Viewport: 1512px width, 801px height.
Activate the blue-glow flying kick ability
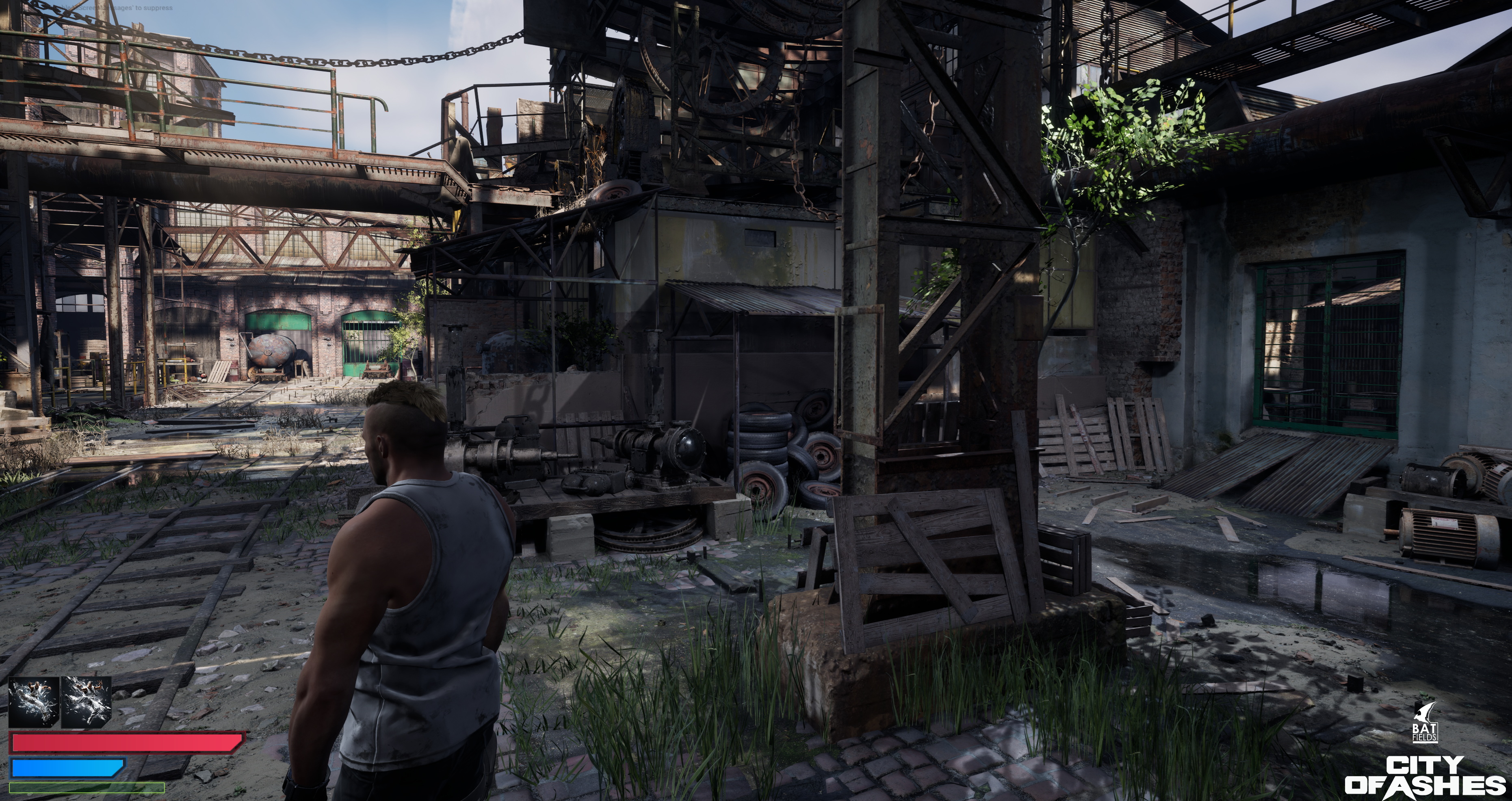33,702
